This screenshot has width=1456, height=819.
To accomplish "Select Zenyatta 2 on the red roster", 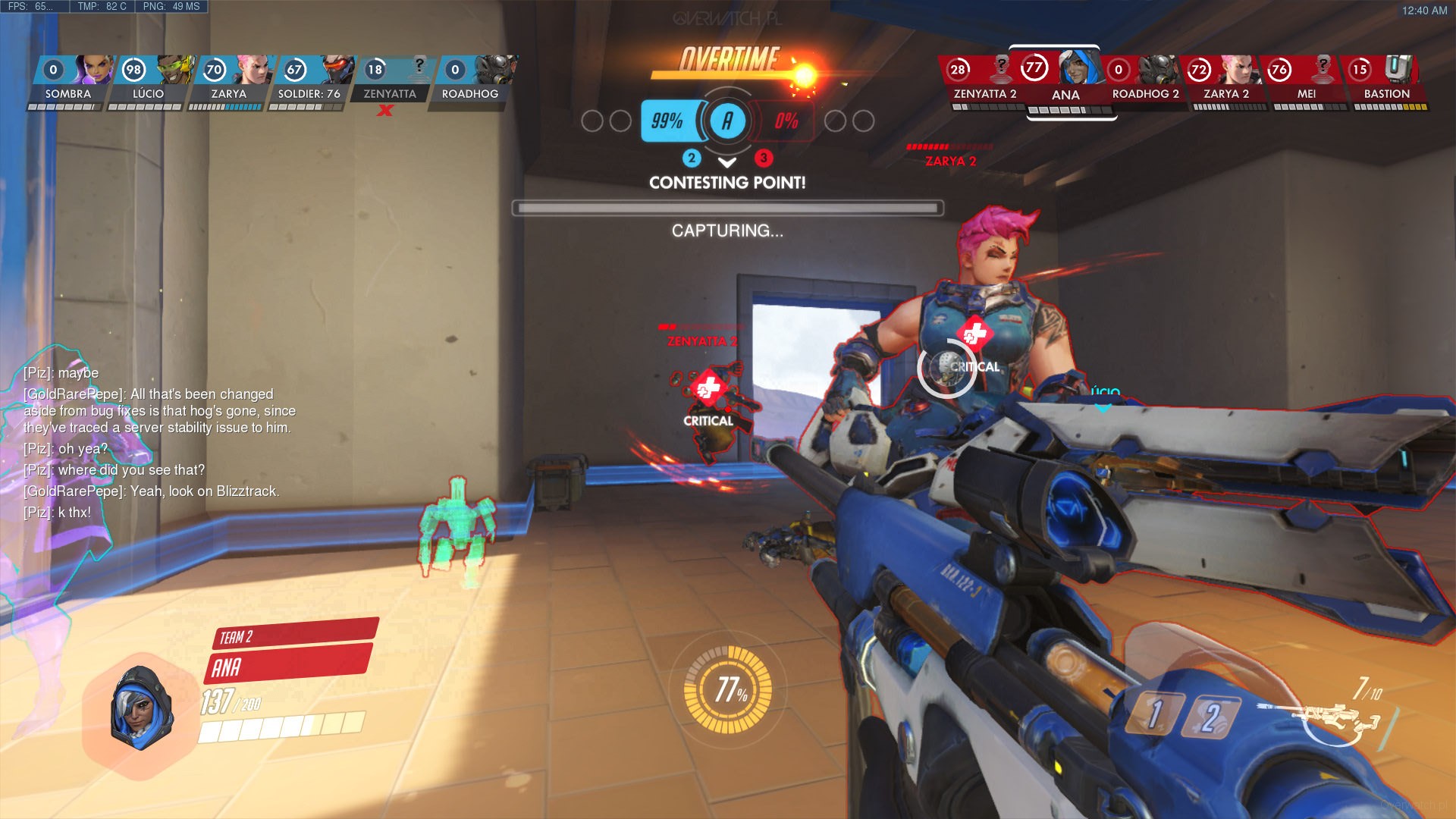I will (x=984, y=80).
